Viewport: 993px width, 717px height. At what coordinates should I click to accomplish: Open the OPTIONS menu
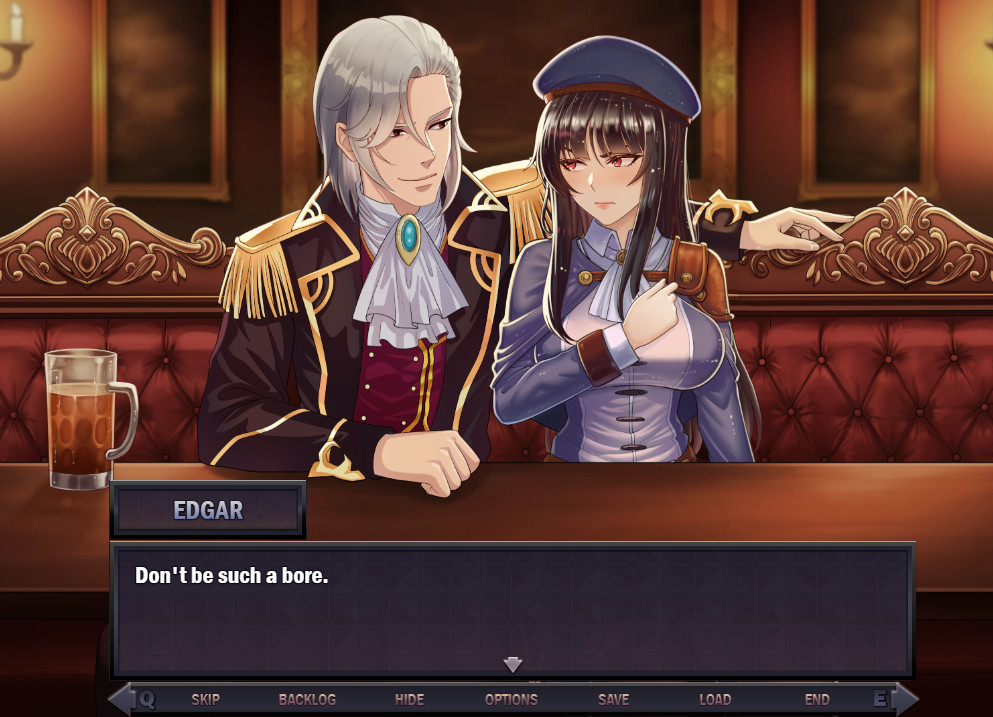(x=511, y=699)
